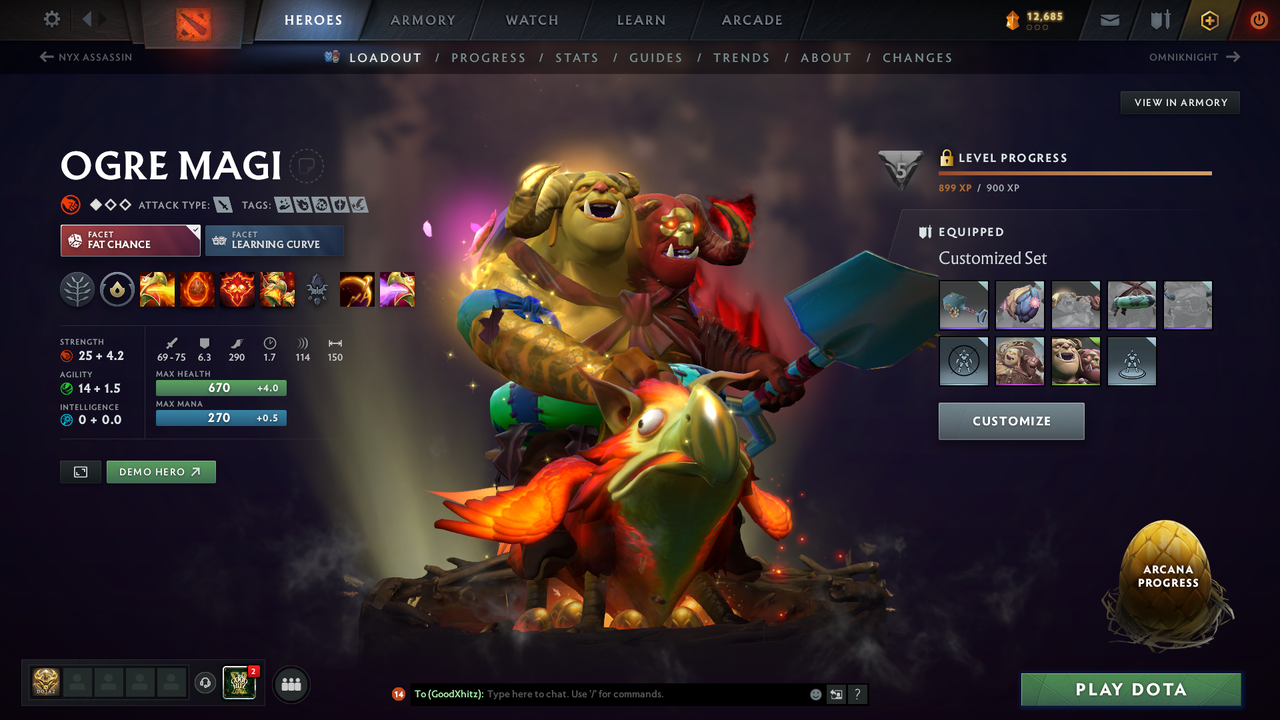The width and height of the screenshot is (1280, 720).
Task: Switch to the STATS tab
Action: point(577,57)
